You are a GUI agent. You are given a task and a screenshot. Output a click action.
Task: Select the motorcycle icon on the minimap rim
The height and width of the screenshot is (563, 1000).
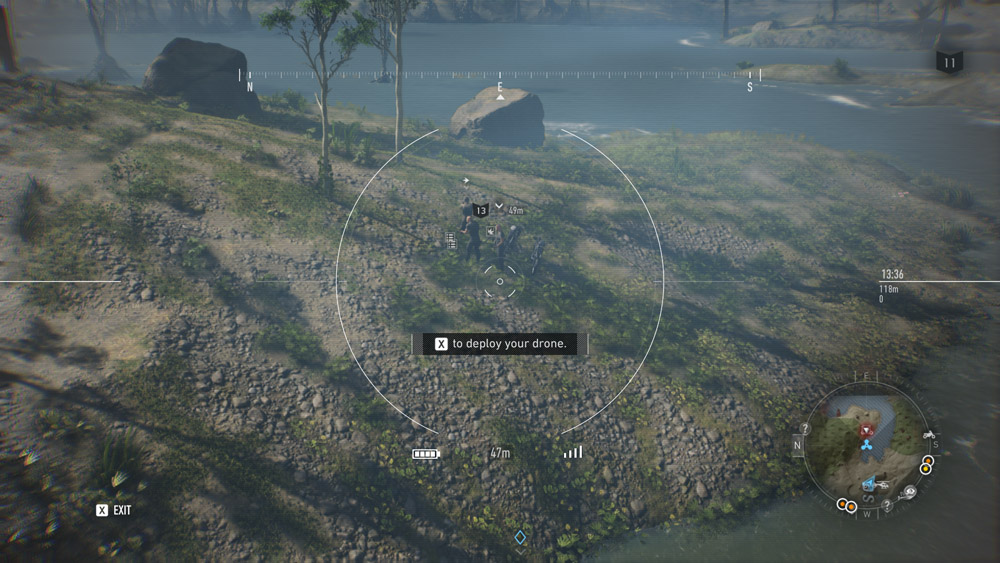pyautogui.click(x=928, y=435)
